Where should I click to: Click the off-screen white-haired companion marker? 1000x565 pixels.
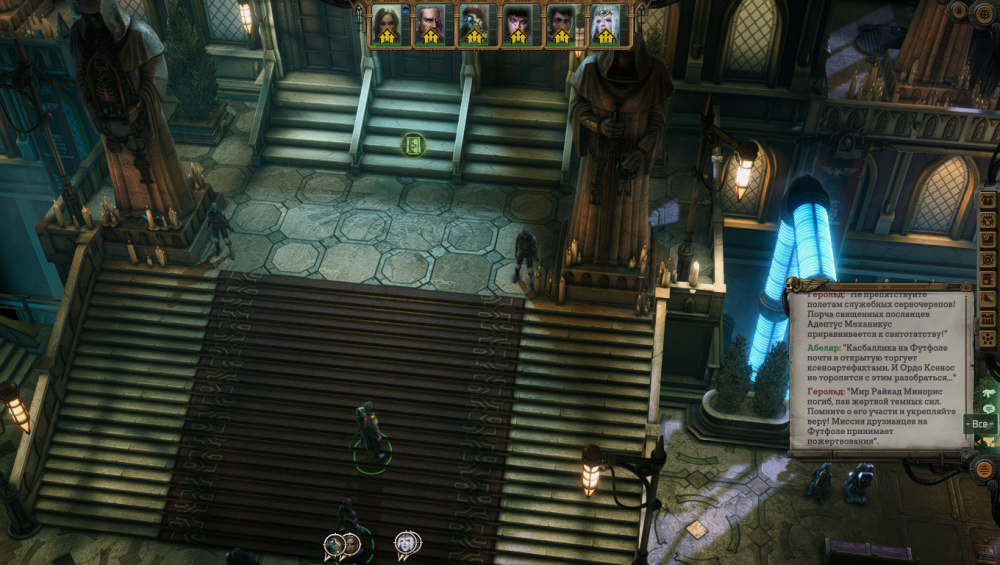tap(407, 542)
